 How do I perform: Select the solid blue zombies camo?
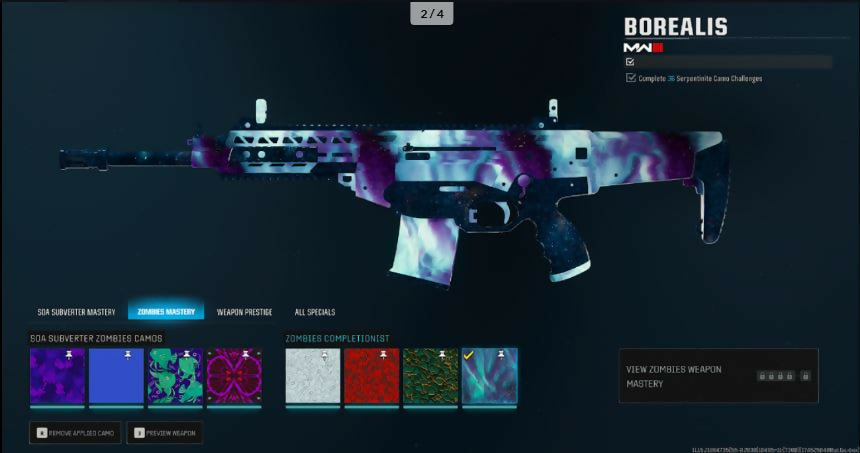tap(116, 376)
